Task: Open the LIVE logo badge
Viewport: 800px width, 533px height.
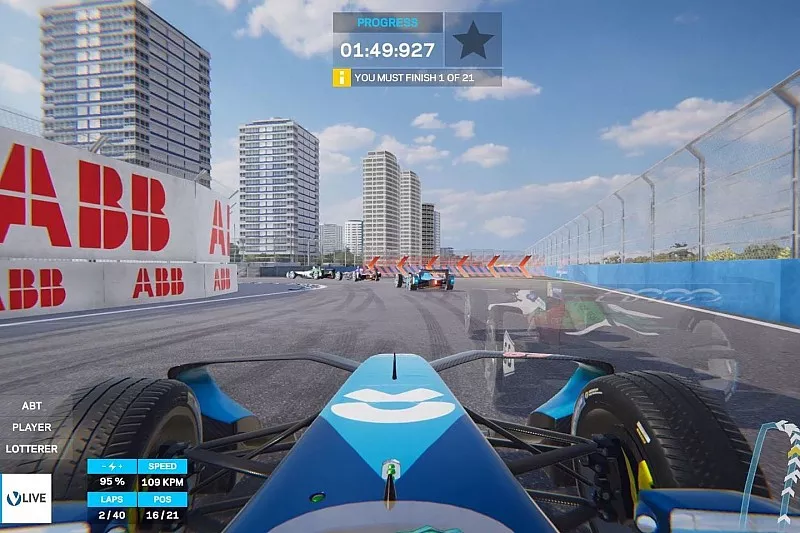Action: click(x=27, y=497)
